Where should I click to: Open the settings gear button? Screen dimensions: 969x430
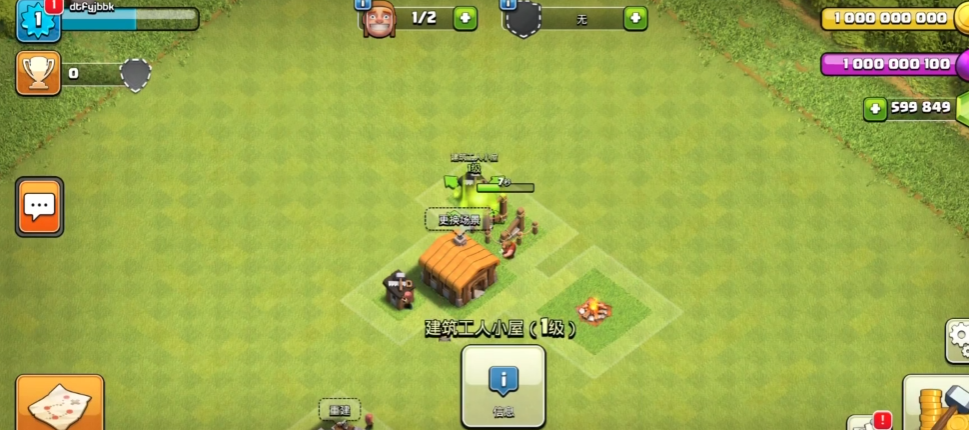point(958,341)
